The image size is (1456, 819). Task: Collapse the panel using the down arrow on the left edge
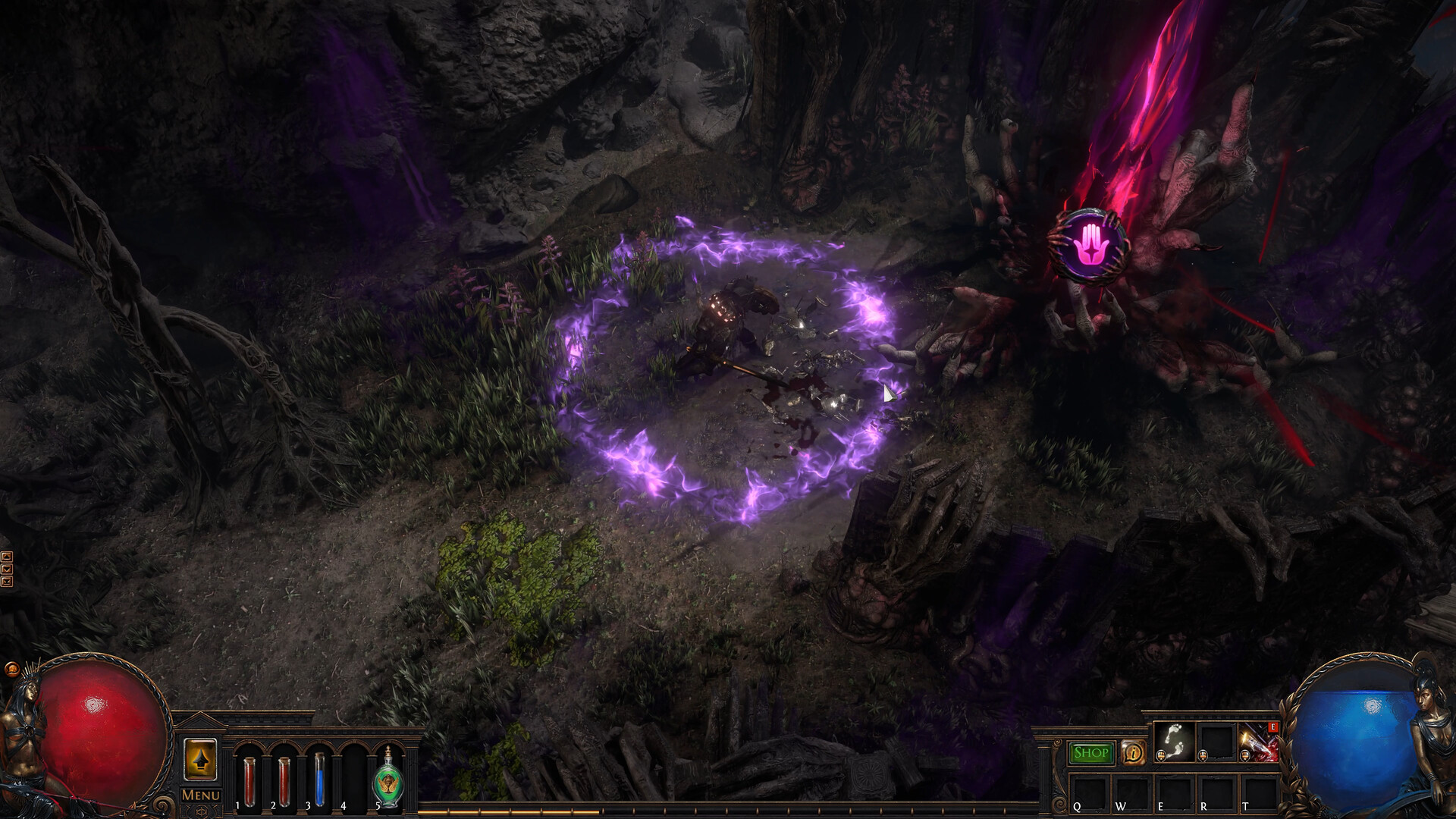7,569
